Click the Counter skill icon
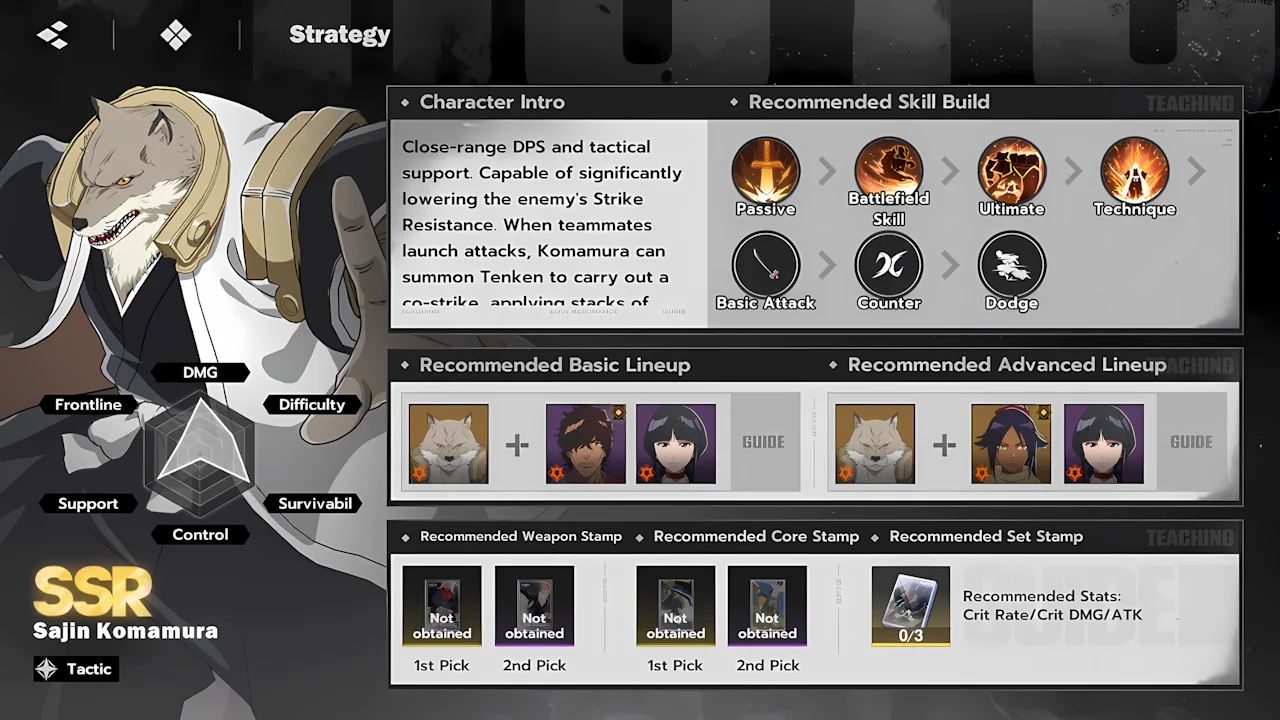 pyautogui.click(x=888, y=266)
